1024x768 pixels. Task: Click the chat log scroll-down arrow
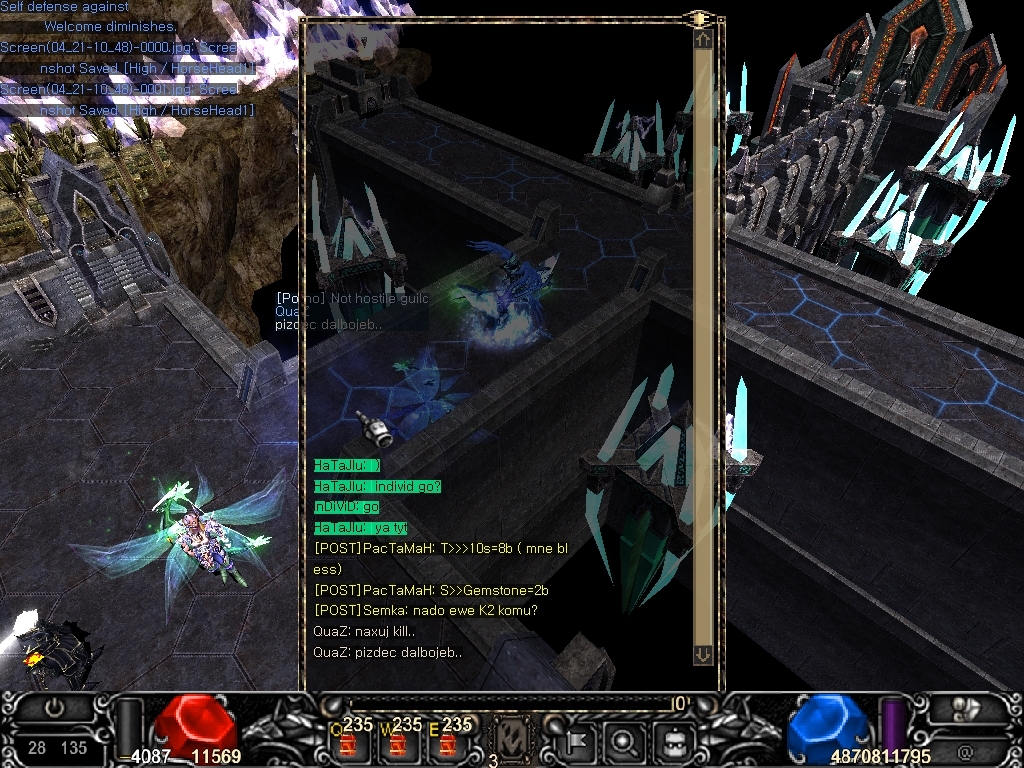[x=703, y=654]
